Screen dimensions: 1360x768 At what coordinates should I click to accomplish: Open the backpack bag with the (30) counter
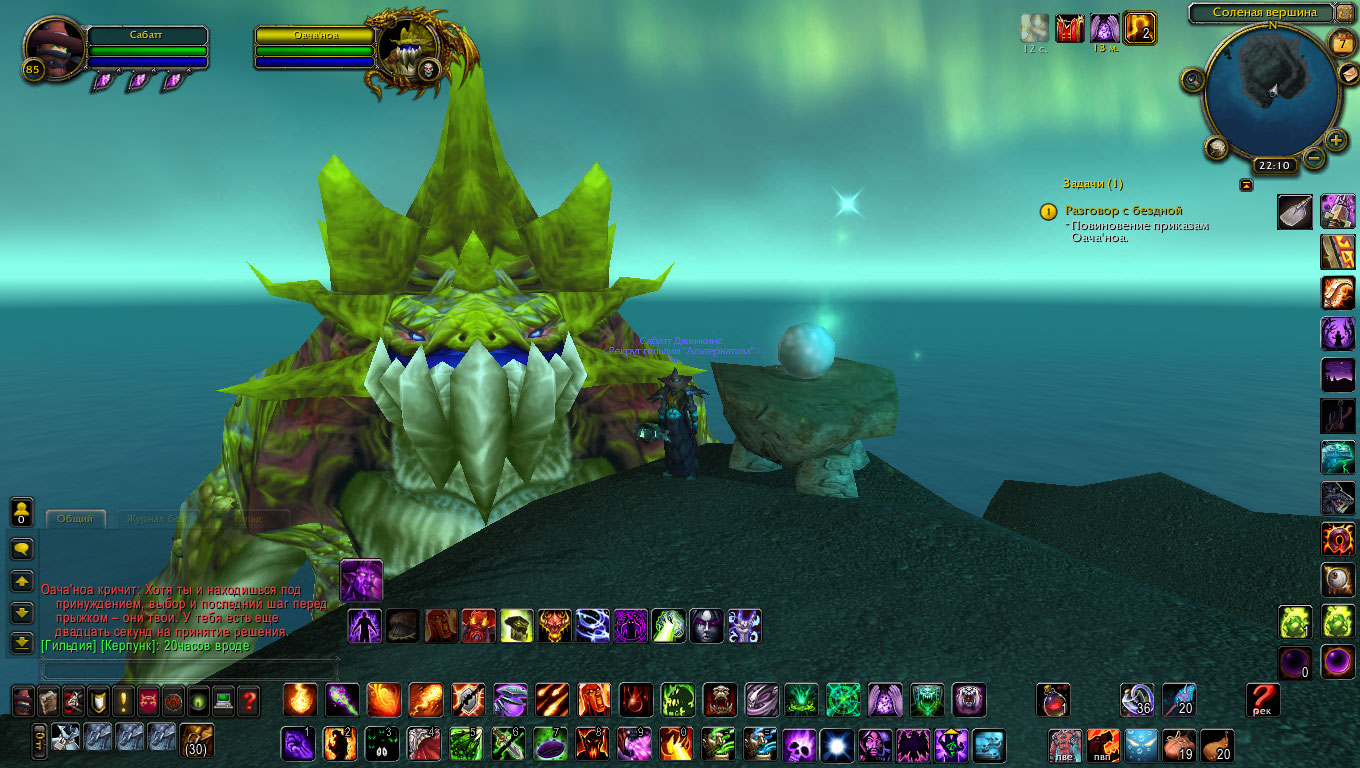pyautogui.click(x=196, y=740)
